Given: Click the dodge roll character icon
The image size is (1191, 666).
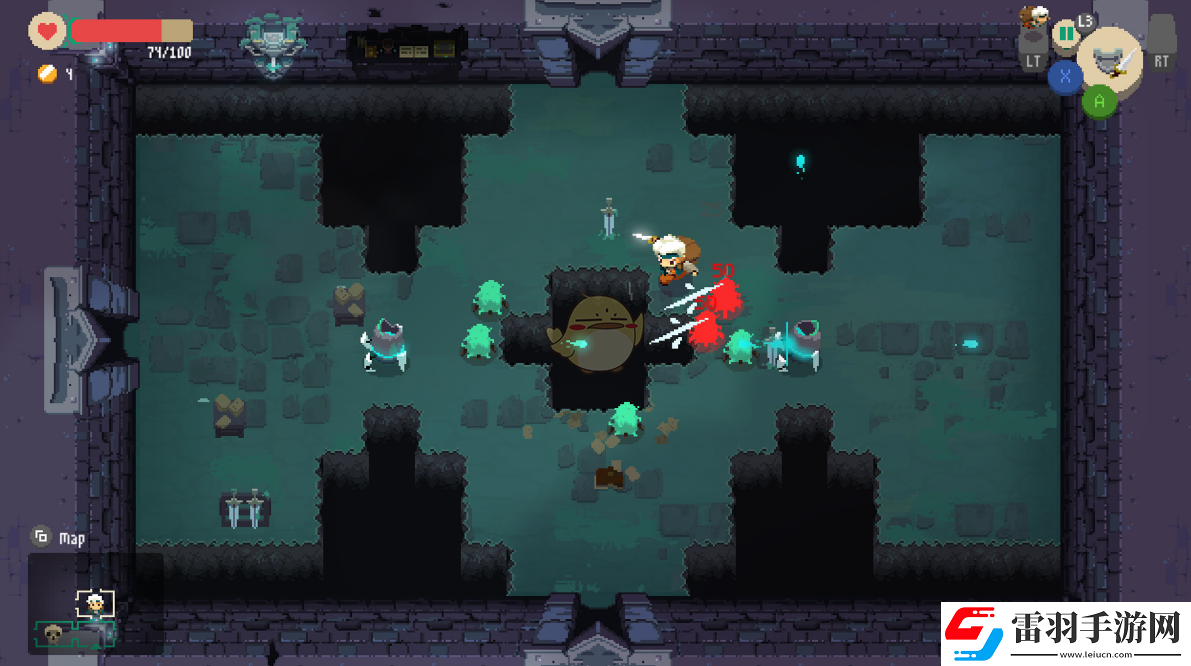Looking at the screenshot, I should click(1033, 17).
